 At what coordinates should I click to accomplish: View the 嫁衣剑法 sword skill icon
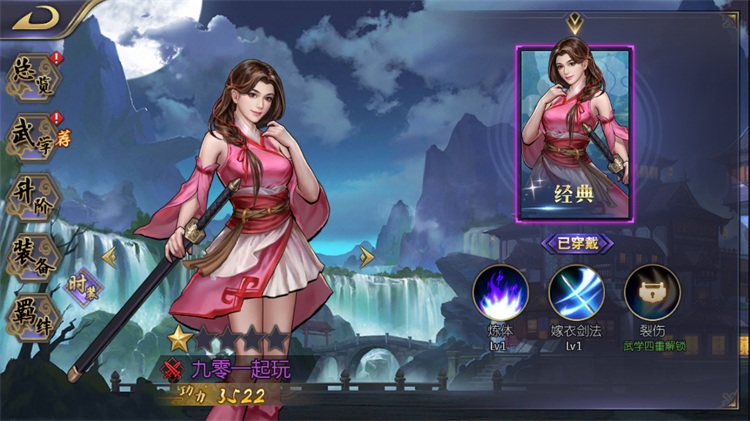pos(576,291)
